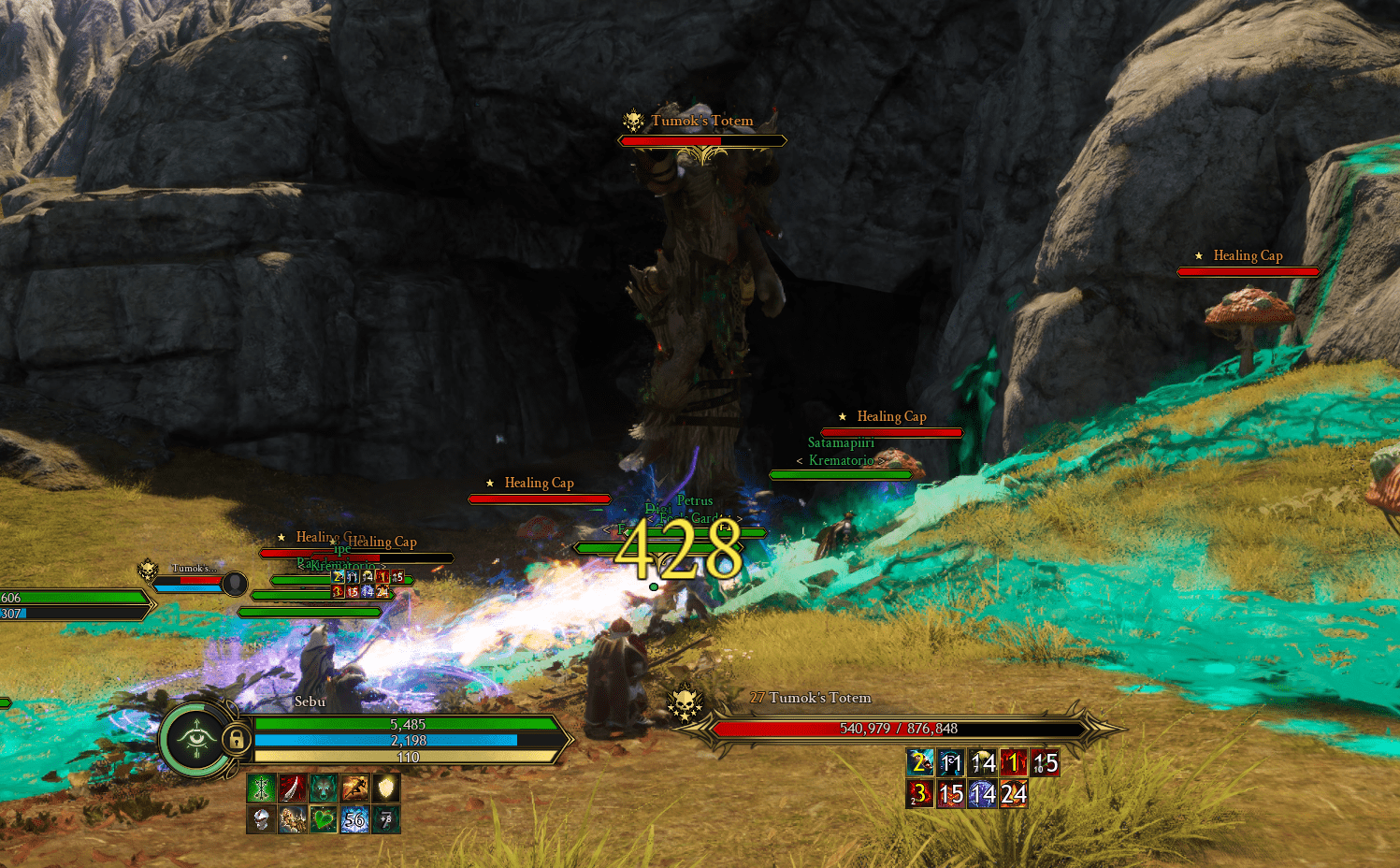Select the green crossed-arrows buff icon
The width and height of the screenshot is (1400, 868).
coord(261,788)
